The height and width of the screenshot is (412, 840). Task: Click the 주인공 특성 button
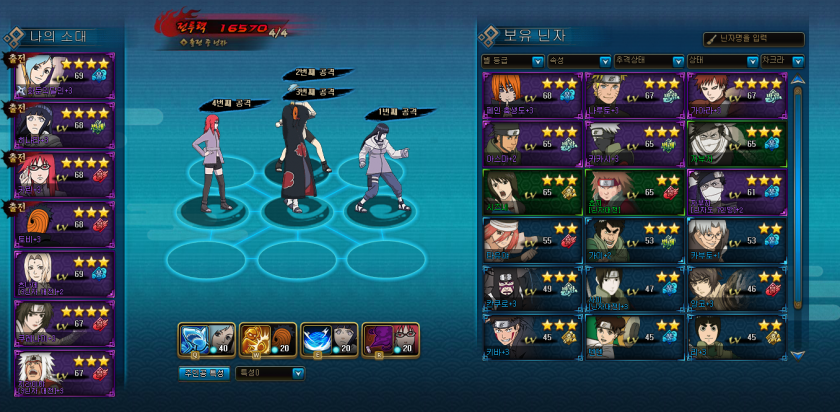click(204, 373)
